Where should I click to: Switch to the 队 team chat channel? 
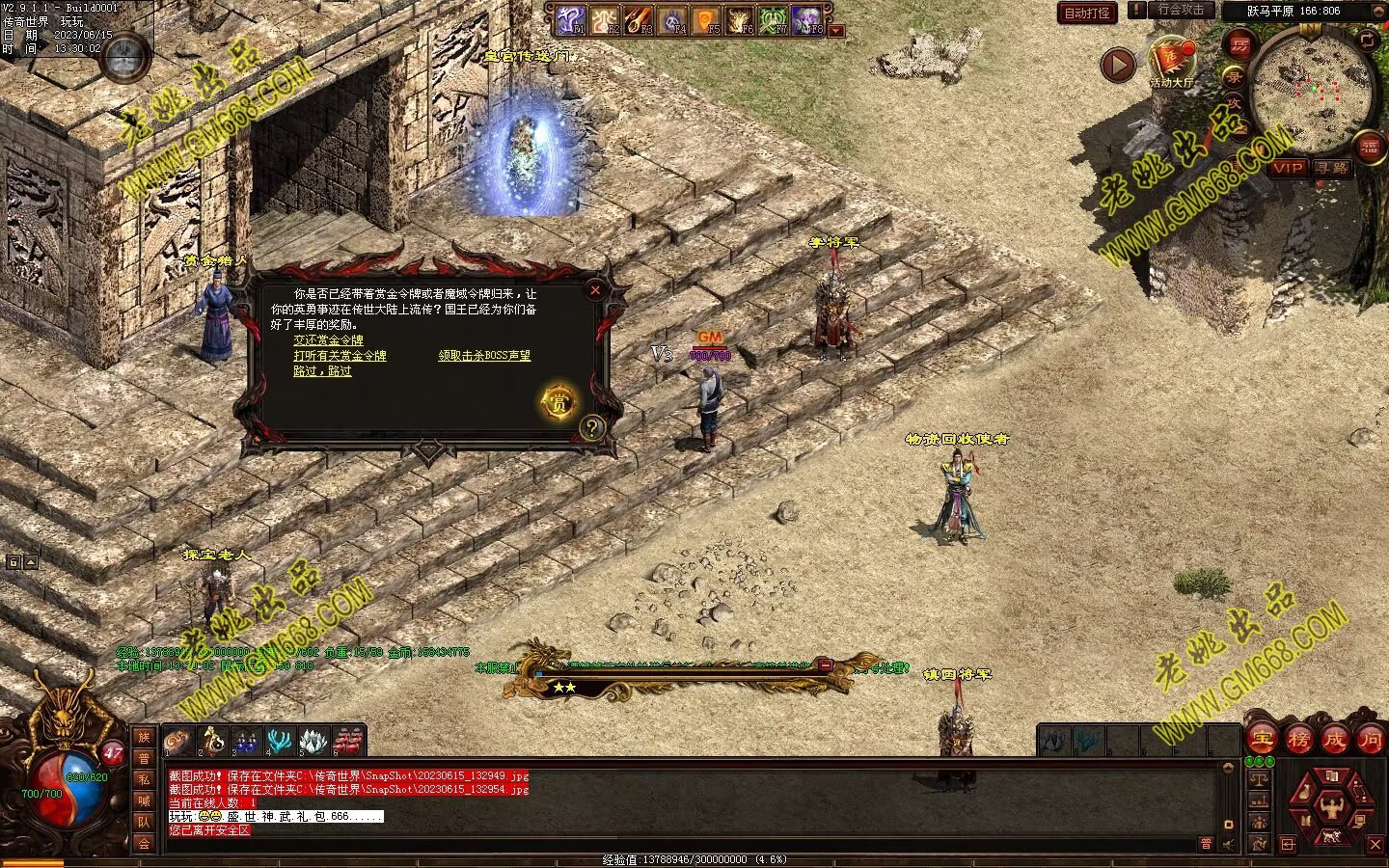pos(144,822)
